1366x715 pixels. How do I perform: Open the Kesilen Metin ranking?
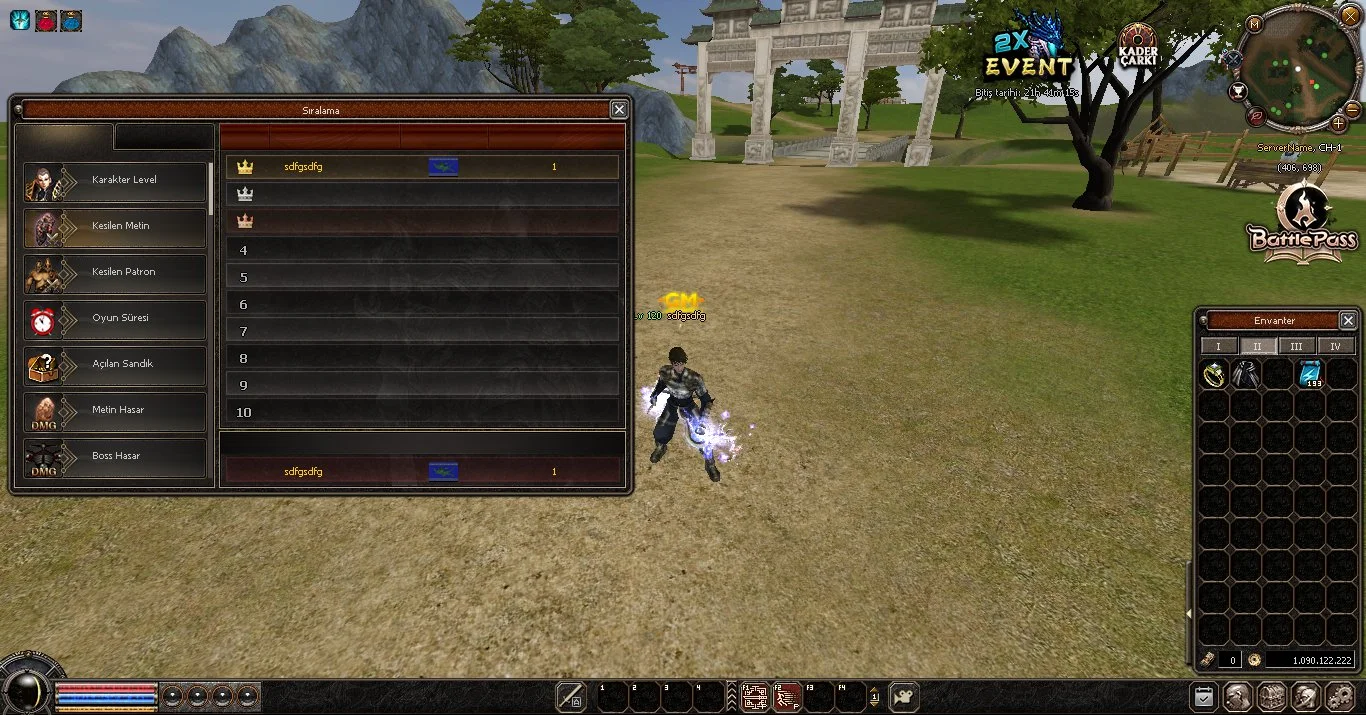coord(115,227)
